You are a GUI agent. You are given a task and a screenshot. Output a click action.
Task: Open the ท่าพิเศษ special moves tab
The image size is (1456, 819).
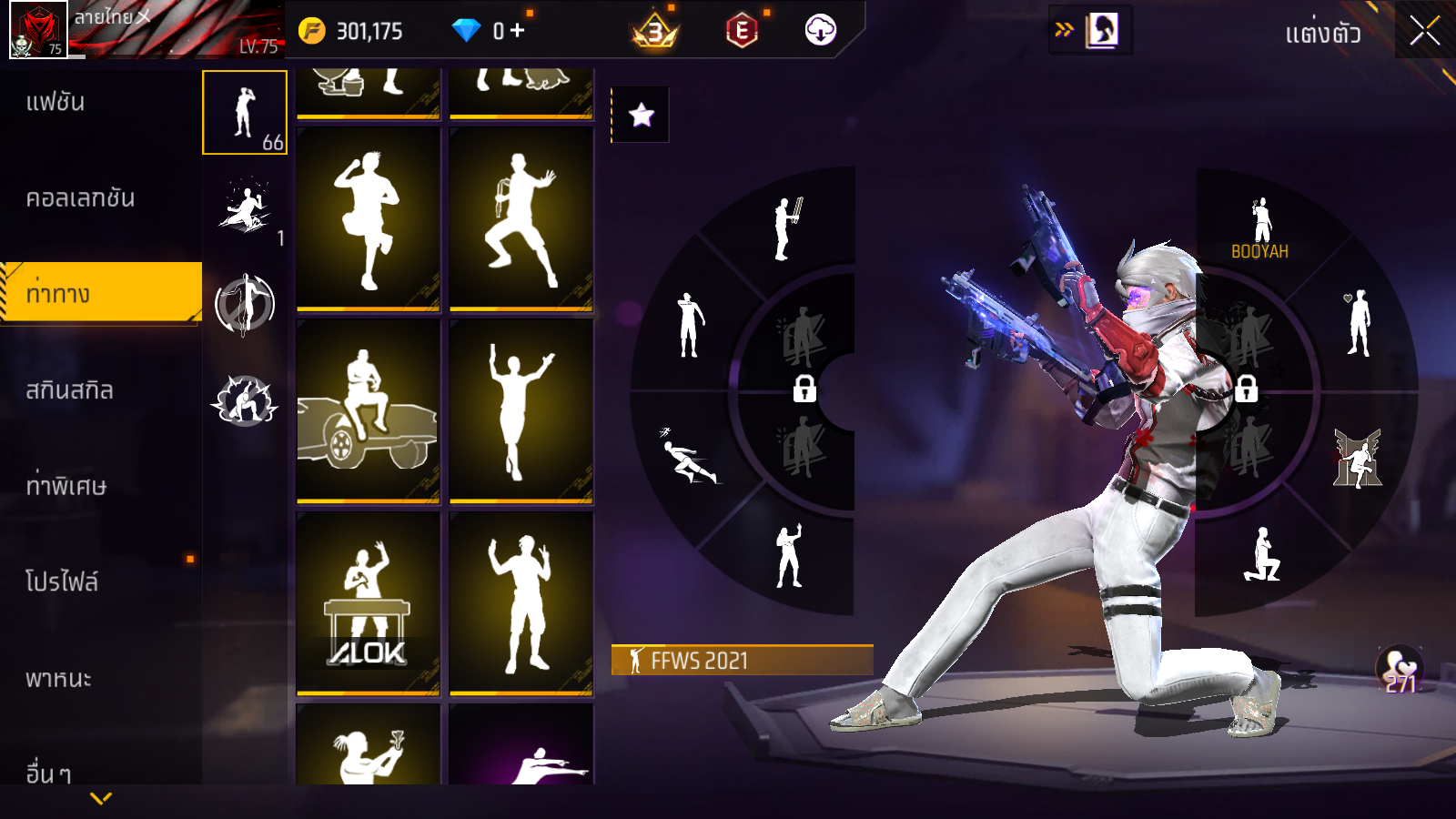pyautogui.click(x=66, y=486)
